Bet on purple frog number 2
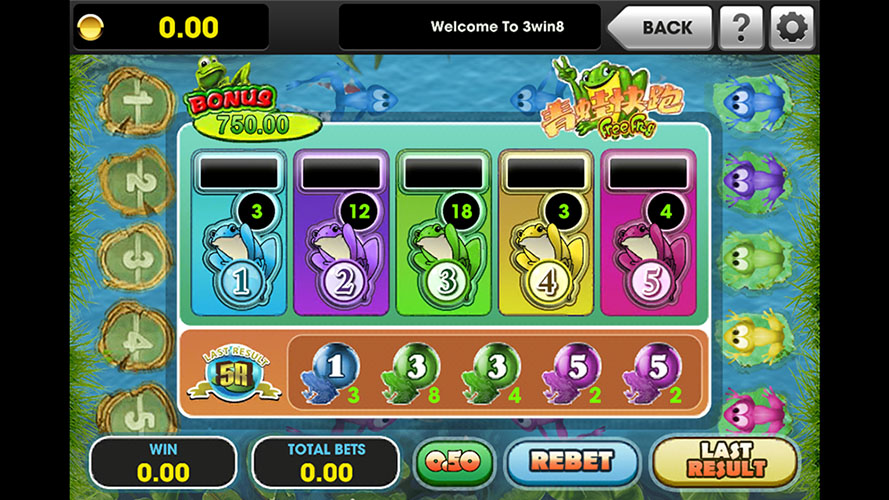This screenshot has width=889, height=500. (x=338, y=250)
